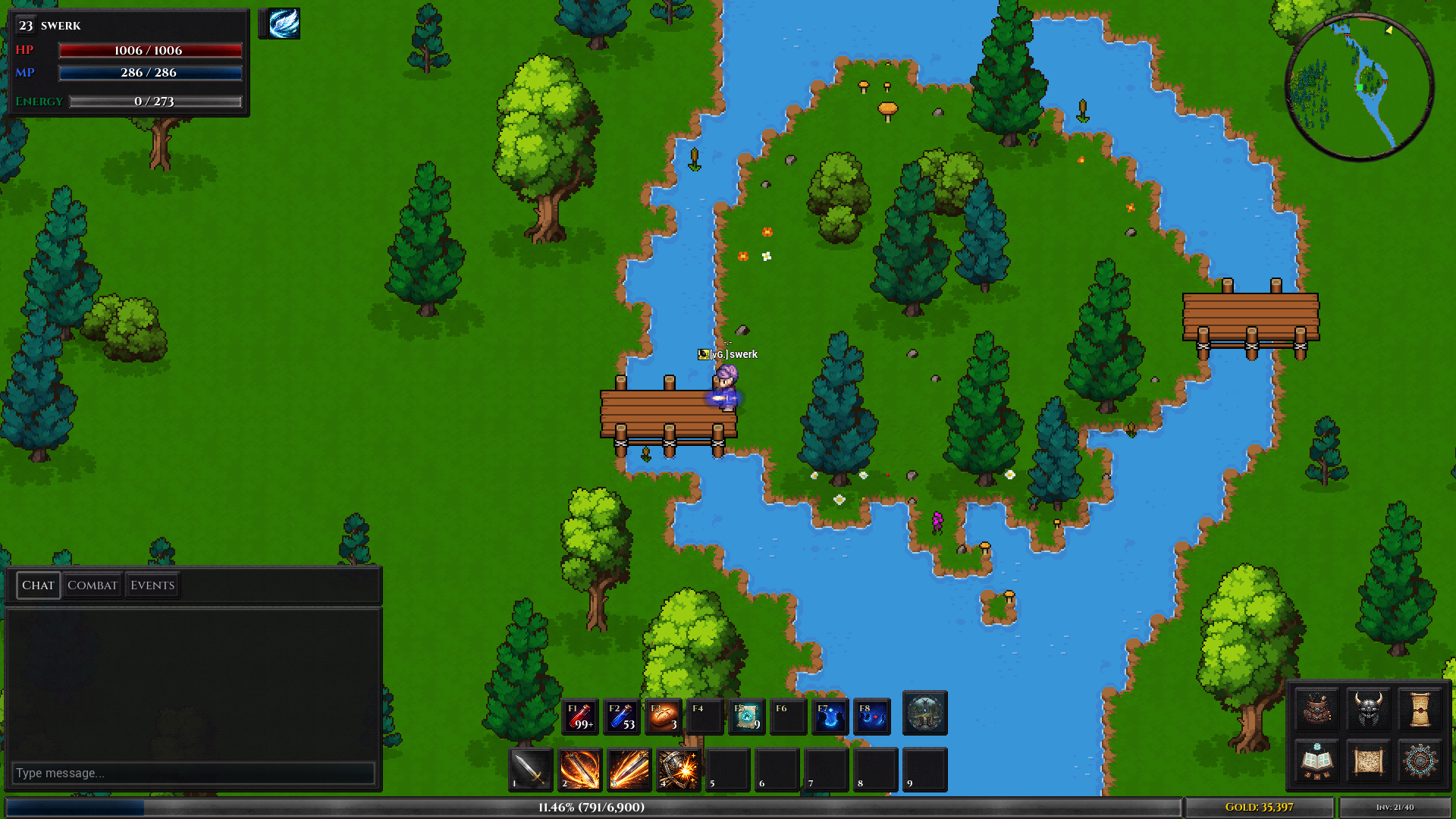
Task: Click the circular minimap
Action: (x=1360, y=87)
